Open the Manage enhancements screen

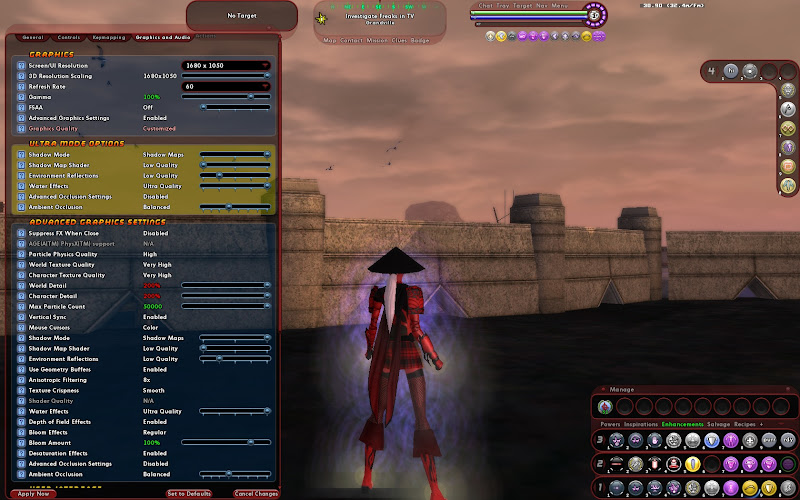coord(622,389)
